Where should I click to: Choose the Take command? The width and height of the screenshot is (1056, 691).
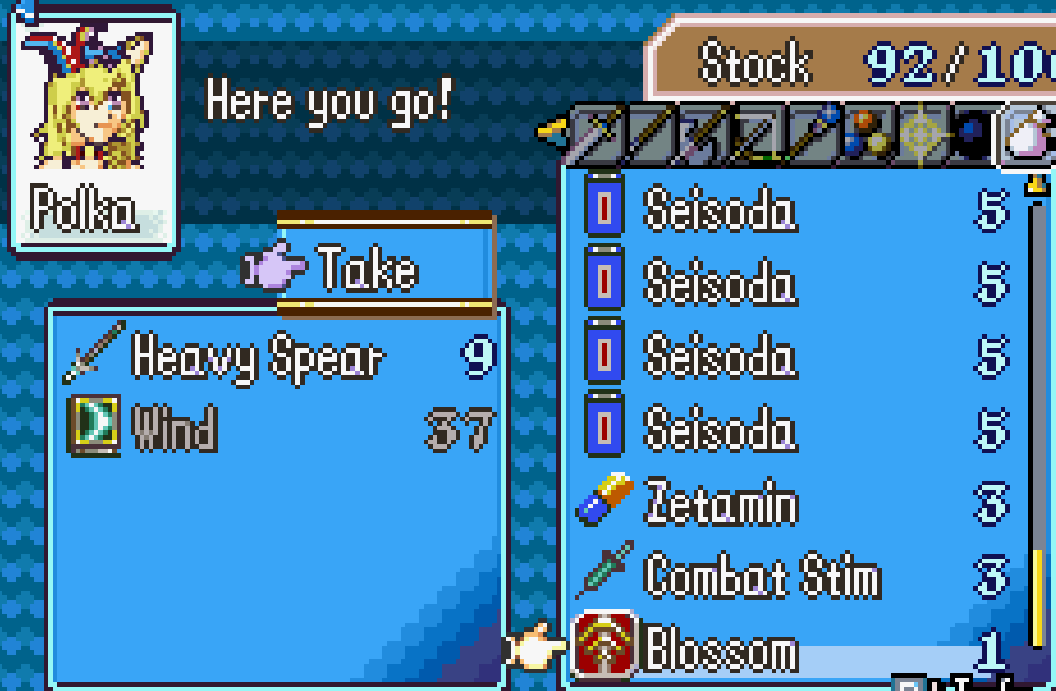[x=368, y=268]
